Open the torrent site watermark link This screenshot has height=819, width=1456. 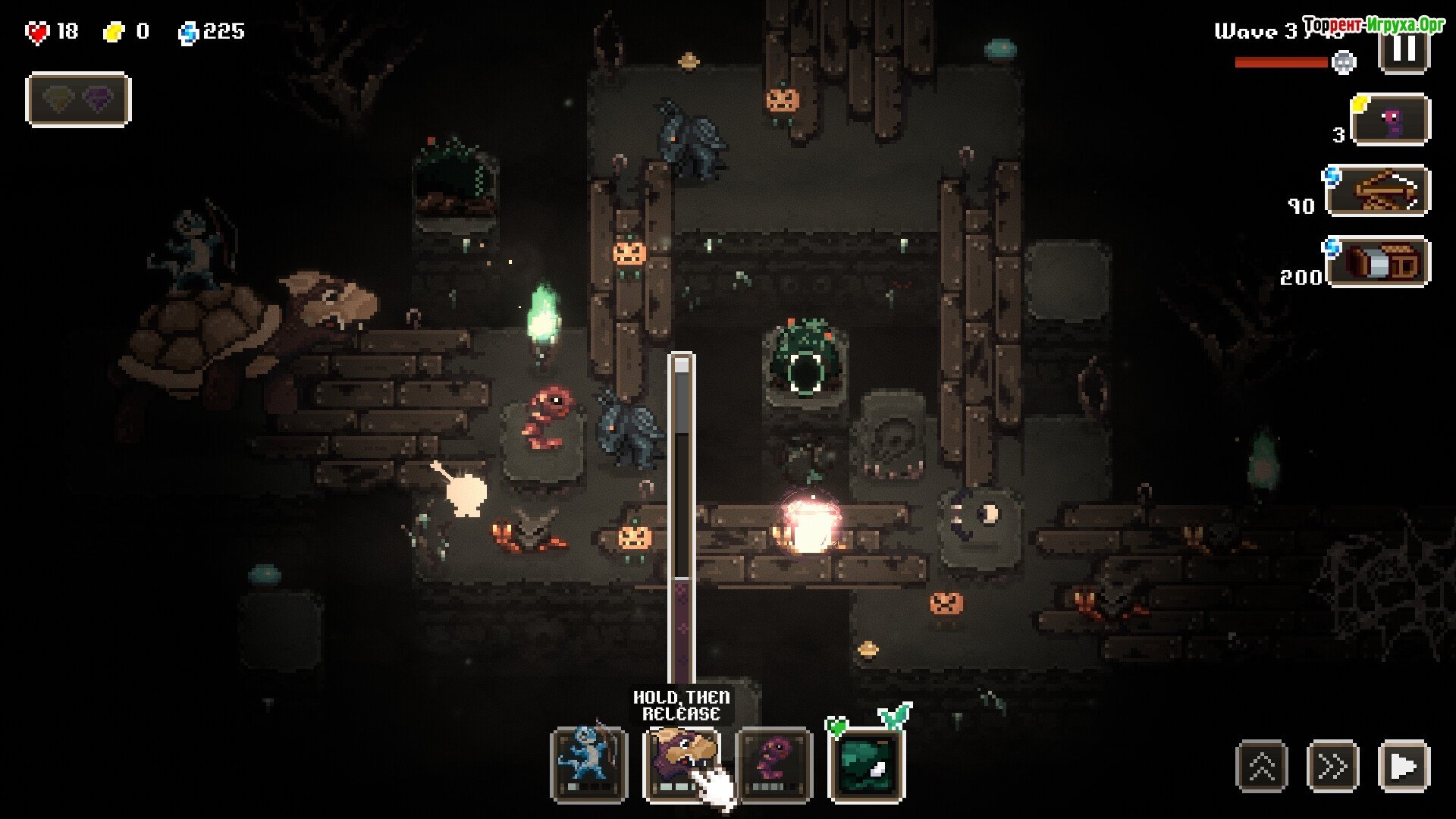point(1373,26)
